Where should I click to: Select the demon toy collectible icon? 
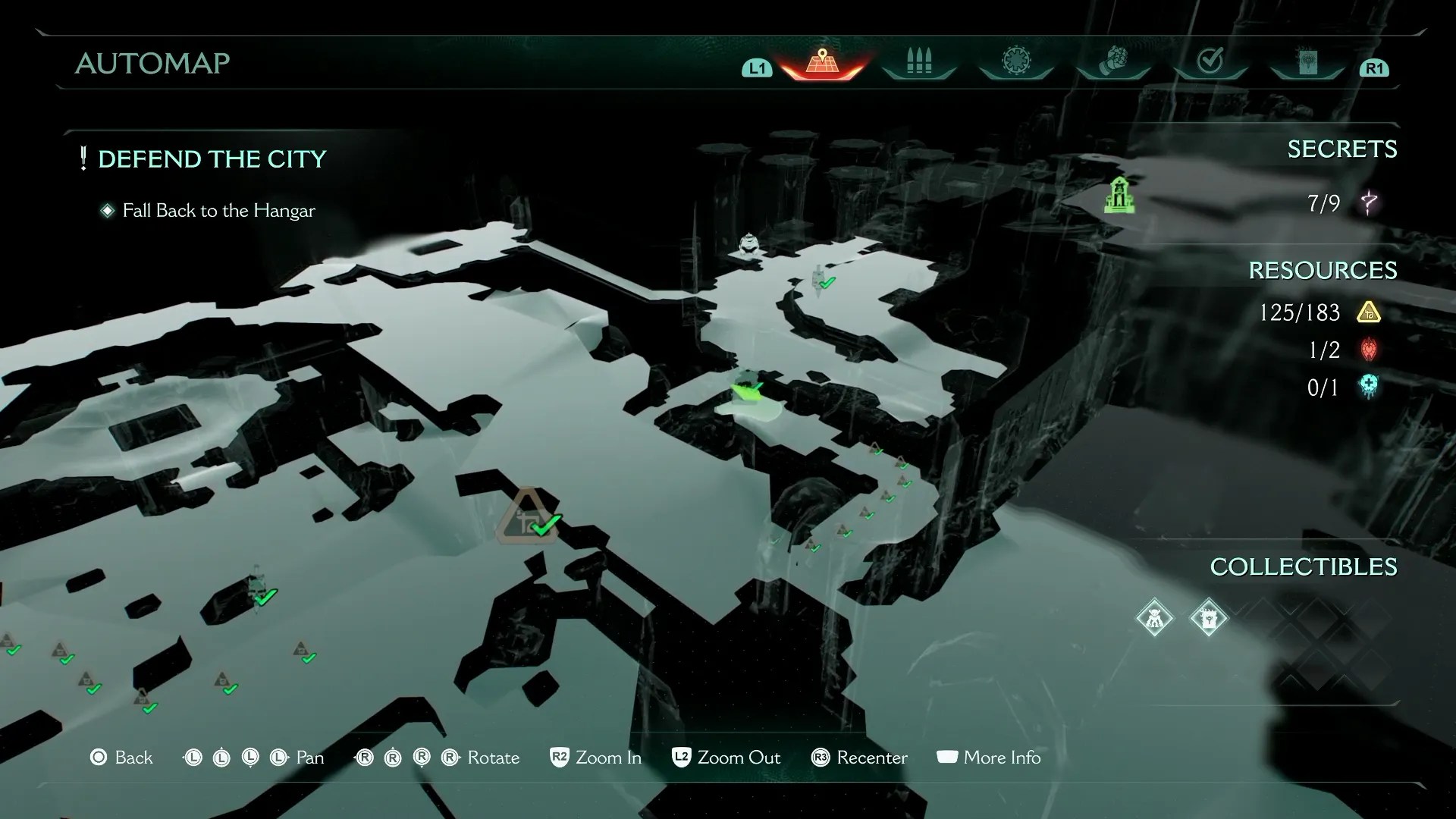pos(1154,618)
